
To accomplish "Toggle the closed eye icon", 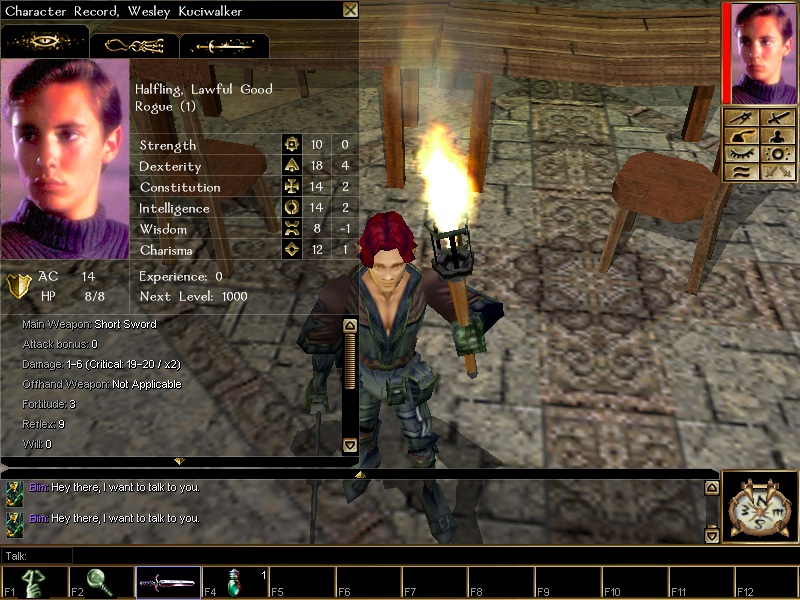I will [x=742, y=154].
